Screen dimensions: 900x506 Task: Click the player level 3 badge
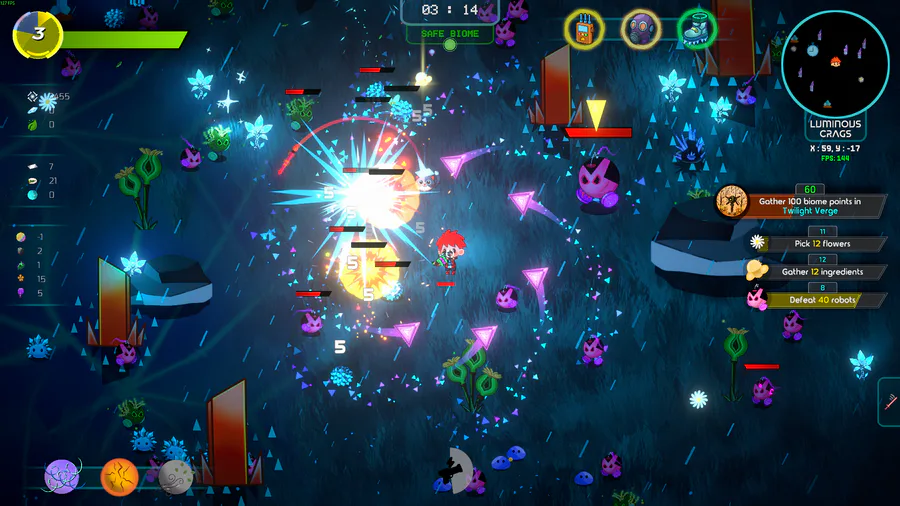(38, 35)
